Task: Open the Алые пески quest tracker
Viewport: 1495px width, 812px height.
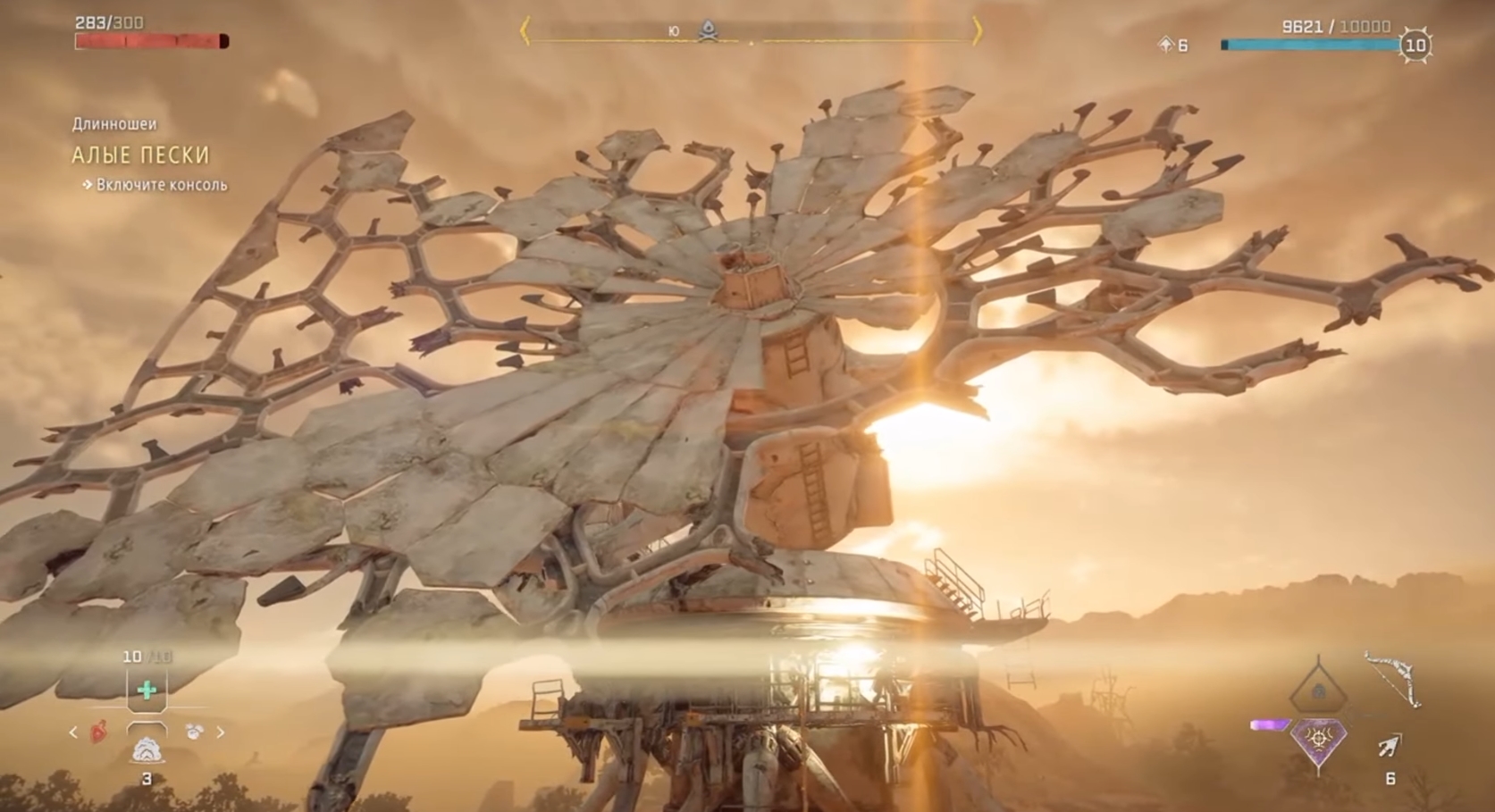Action: pos(140,155)
